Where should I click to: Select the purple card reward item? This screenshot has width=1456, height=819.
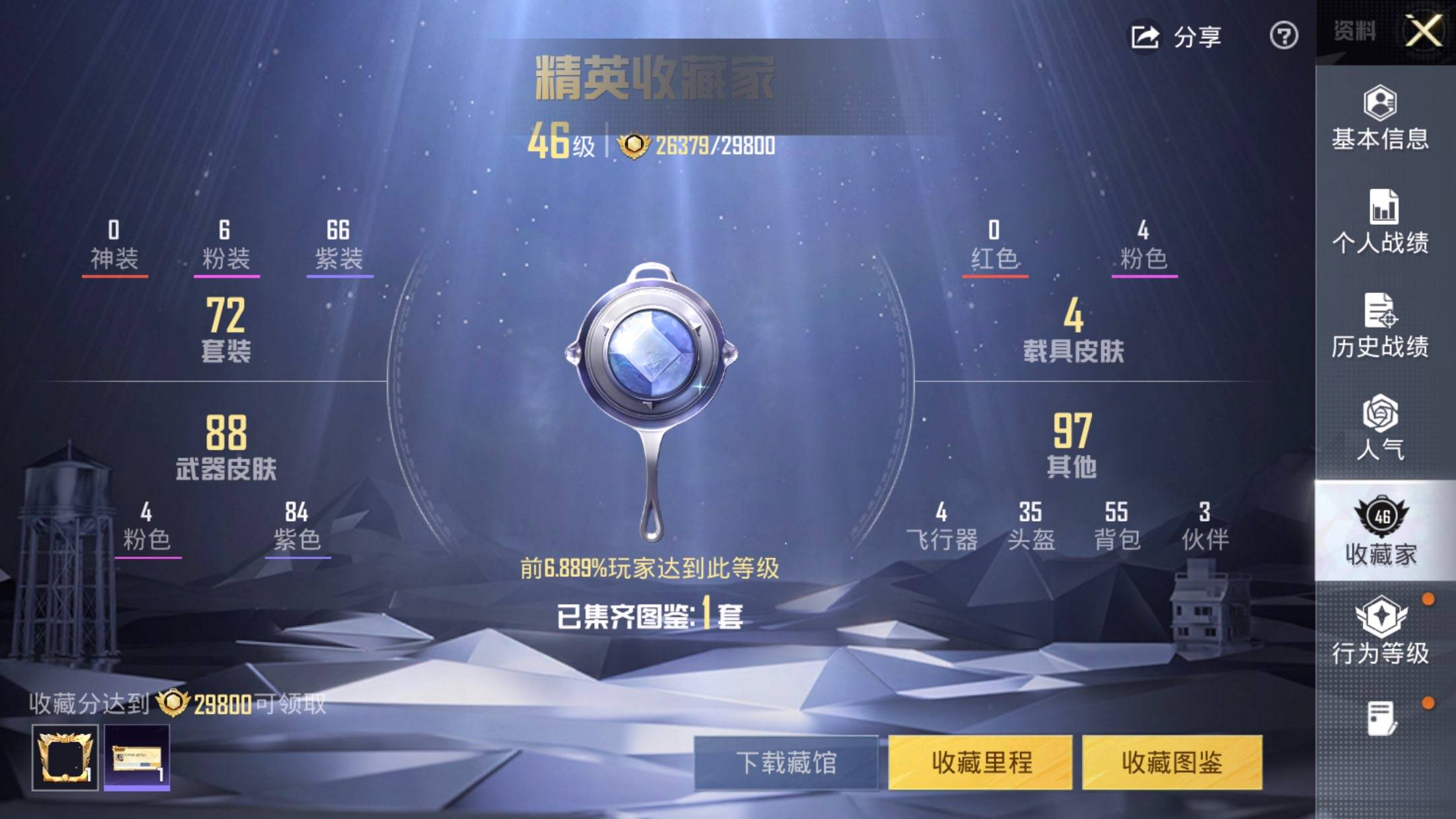tap(137, 758)
